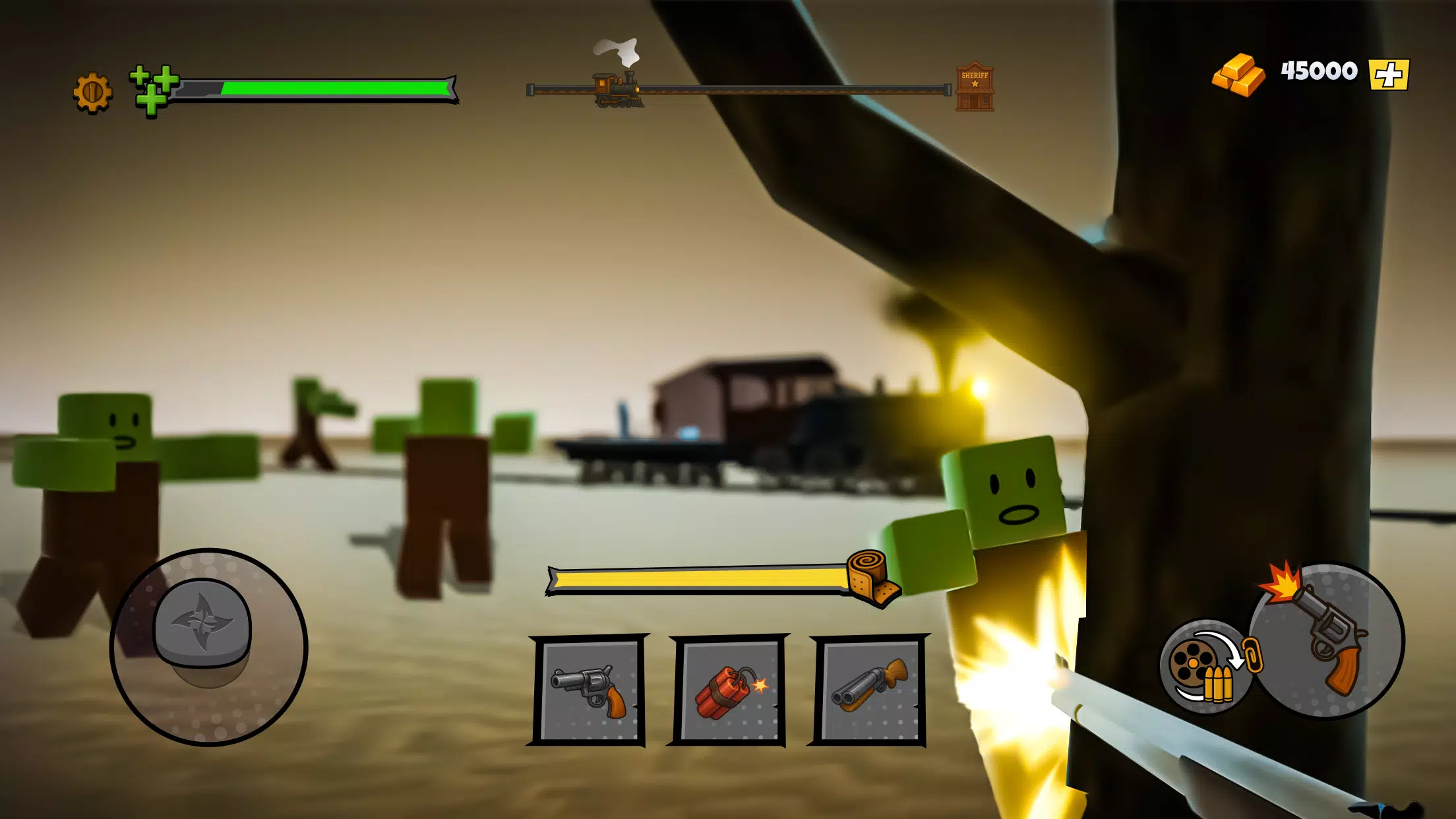
Task: Select the revolver weapon slot
Action: click(x=589, y=691)
